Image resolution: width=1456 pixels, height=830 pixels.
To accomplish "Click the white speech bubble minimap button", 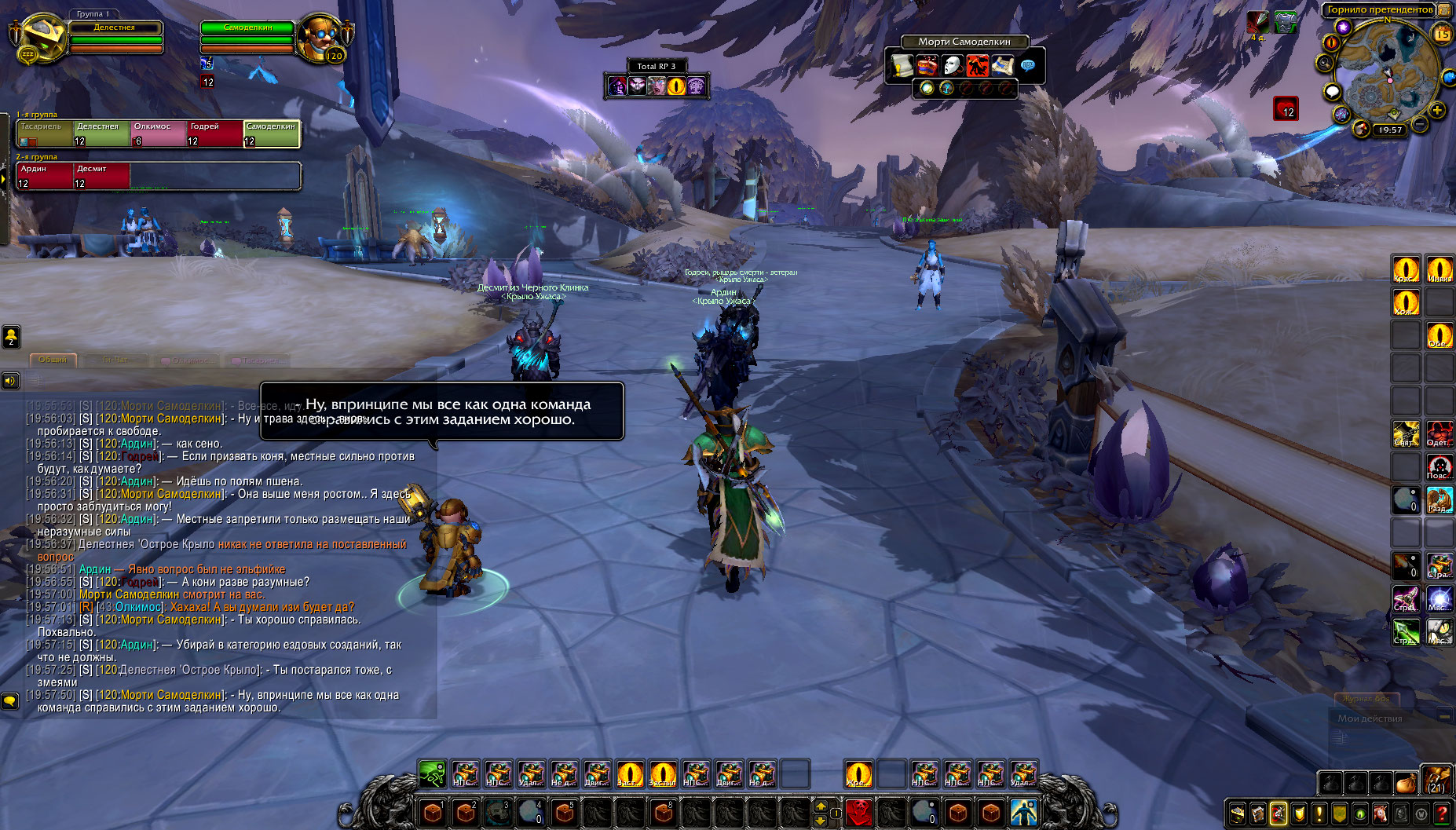I will pyautogui.click(x=1332, y=92).
